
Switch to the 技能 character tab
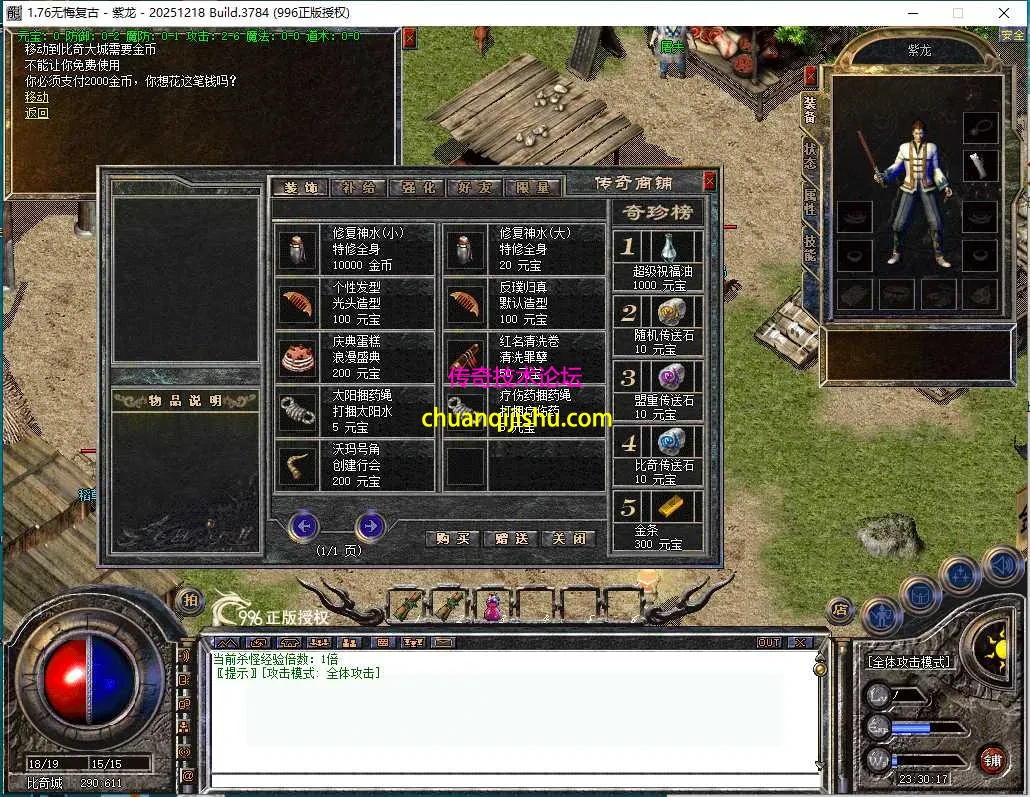coord(810,248)
